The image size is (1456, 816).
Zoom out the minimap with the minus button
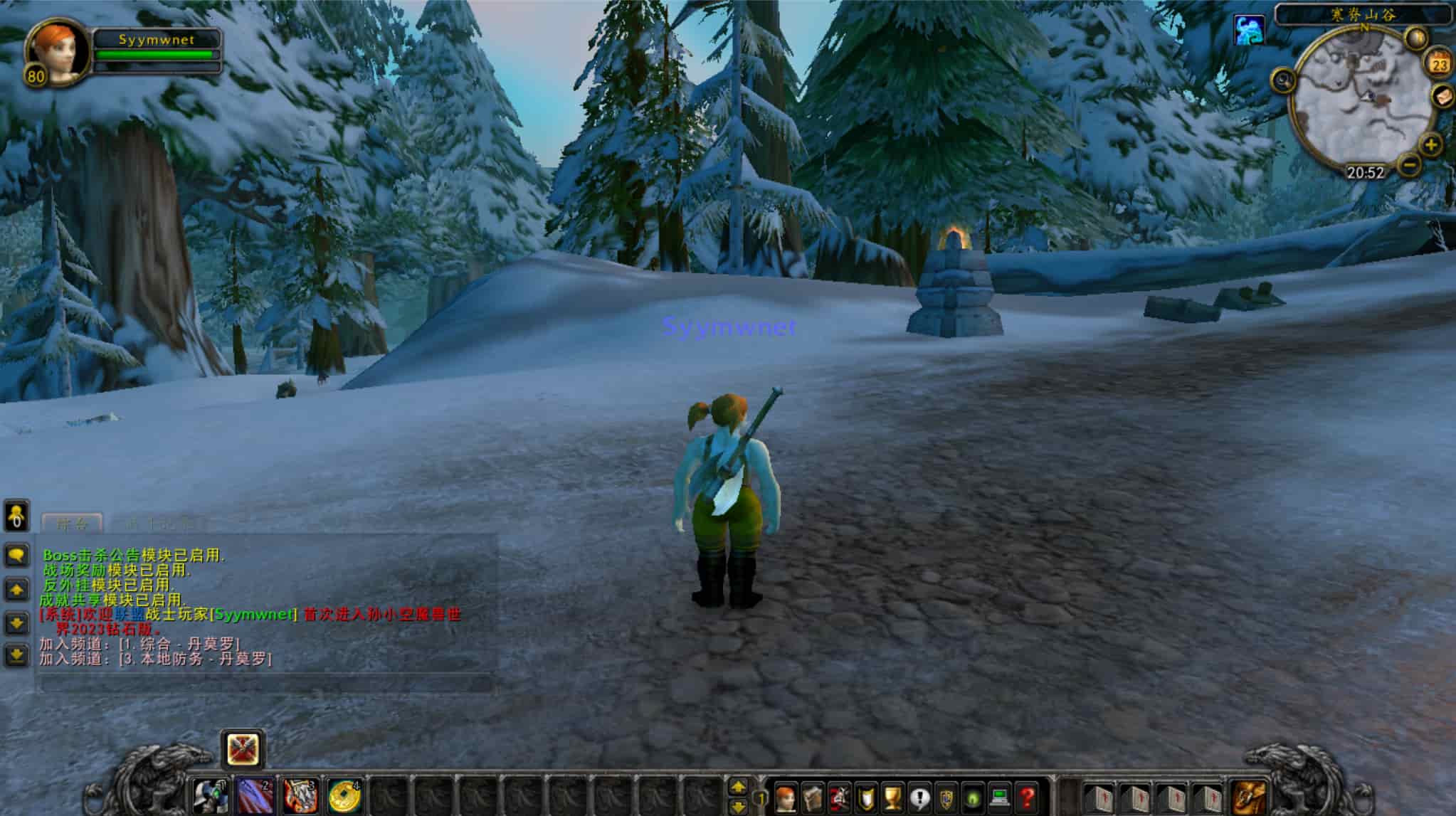click(x=1409, y=166)
